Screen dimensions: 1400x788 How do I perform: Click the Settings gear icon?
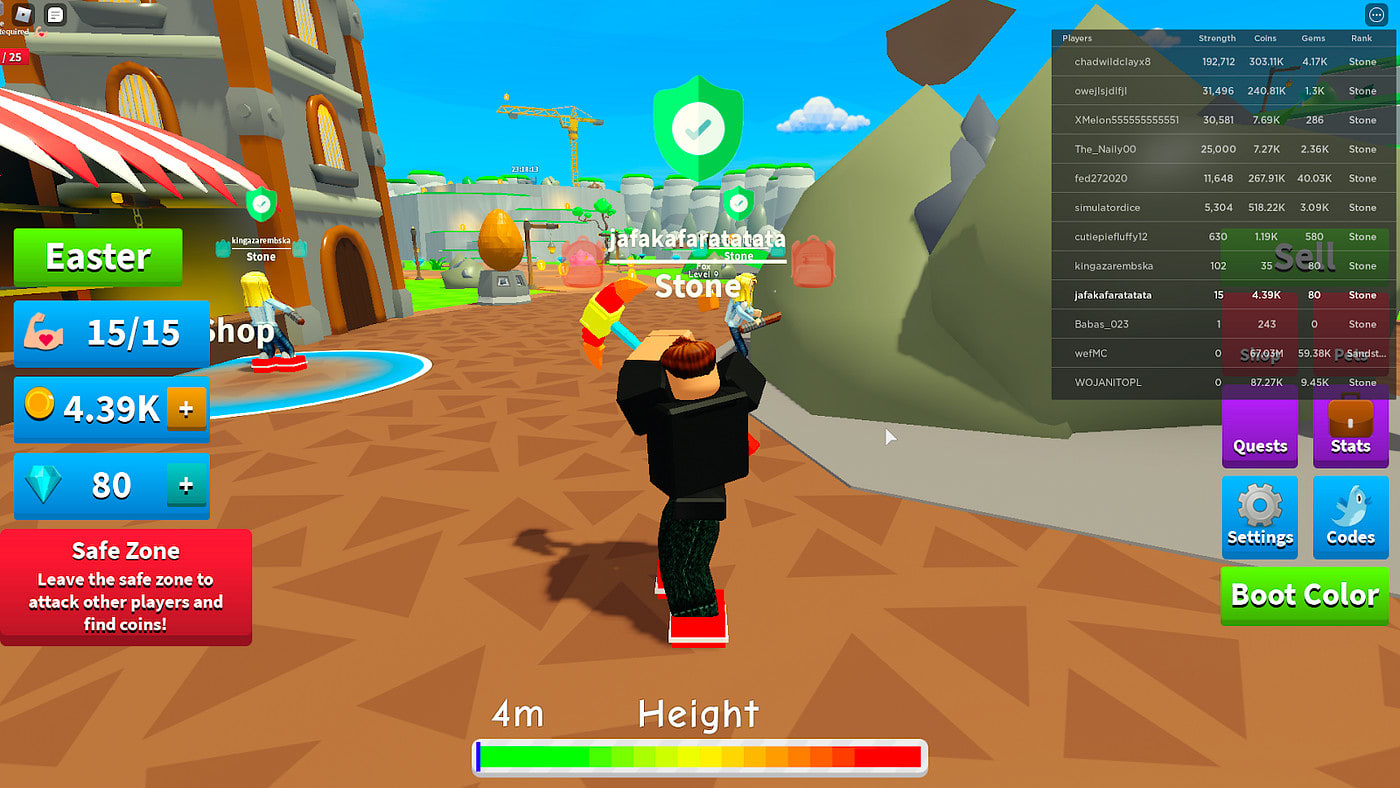(x=1259, y=505)
